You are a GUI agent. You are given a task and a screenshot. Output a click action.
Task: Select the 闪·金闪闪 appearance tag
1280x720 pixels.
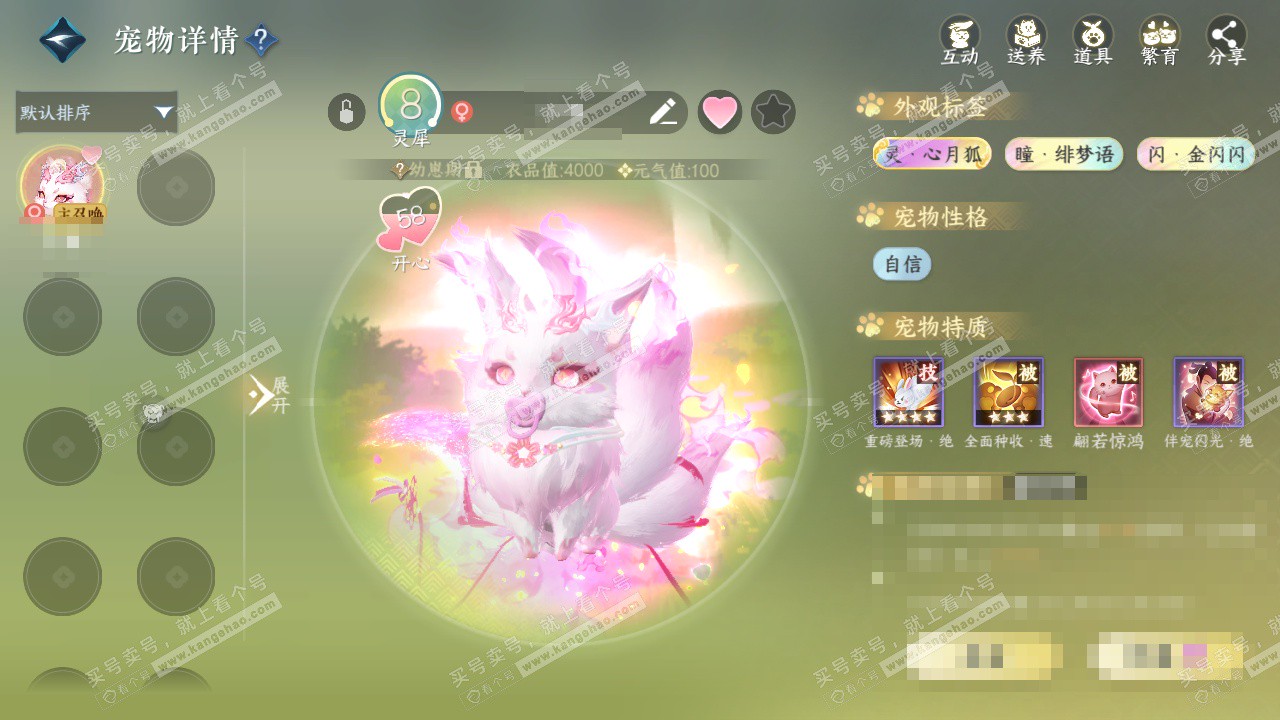click(x=1196, y=154)
